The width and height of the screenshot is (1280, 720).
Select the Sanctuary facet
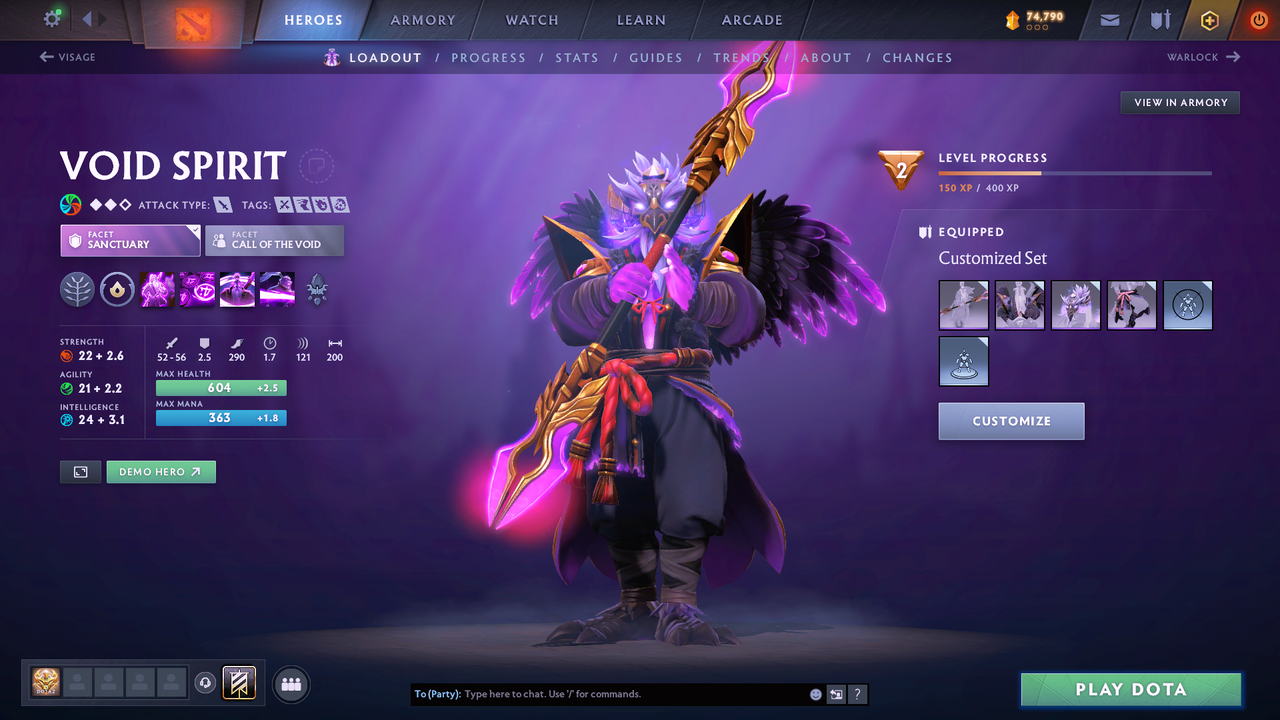(x=130, y=240)
